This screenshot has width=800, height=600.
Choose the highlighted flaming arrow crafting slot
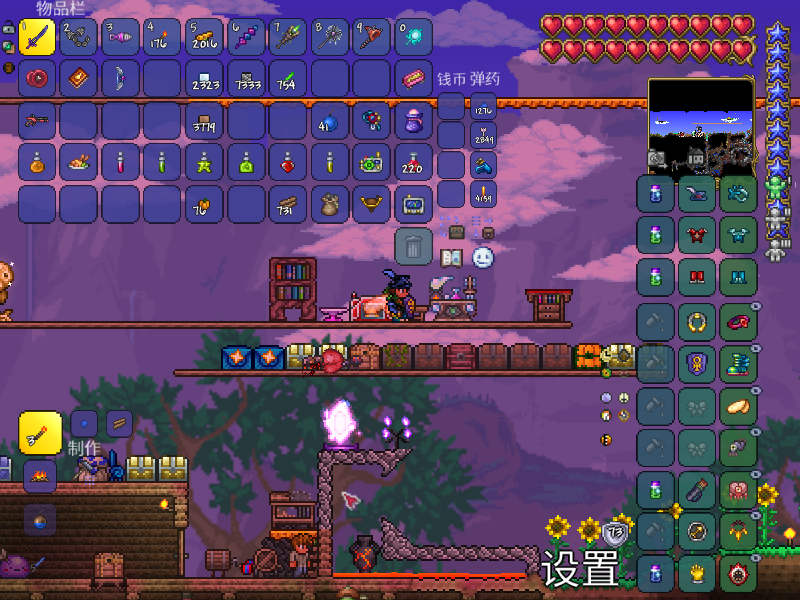coord(40,431)
